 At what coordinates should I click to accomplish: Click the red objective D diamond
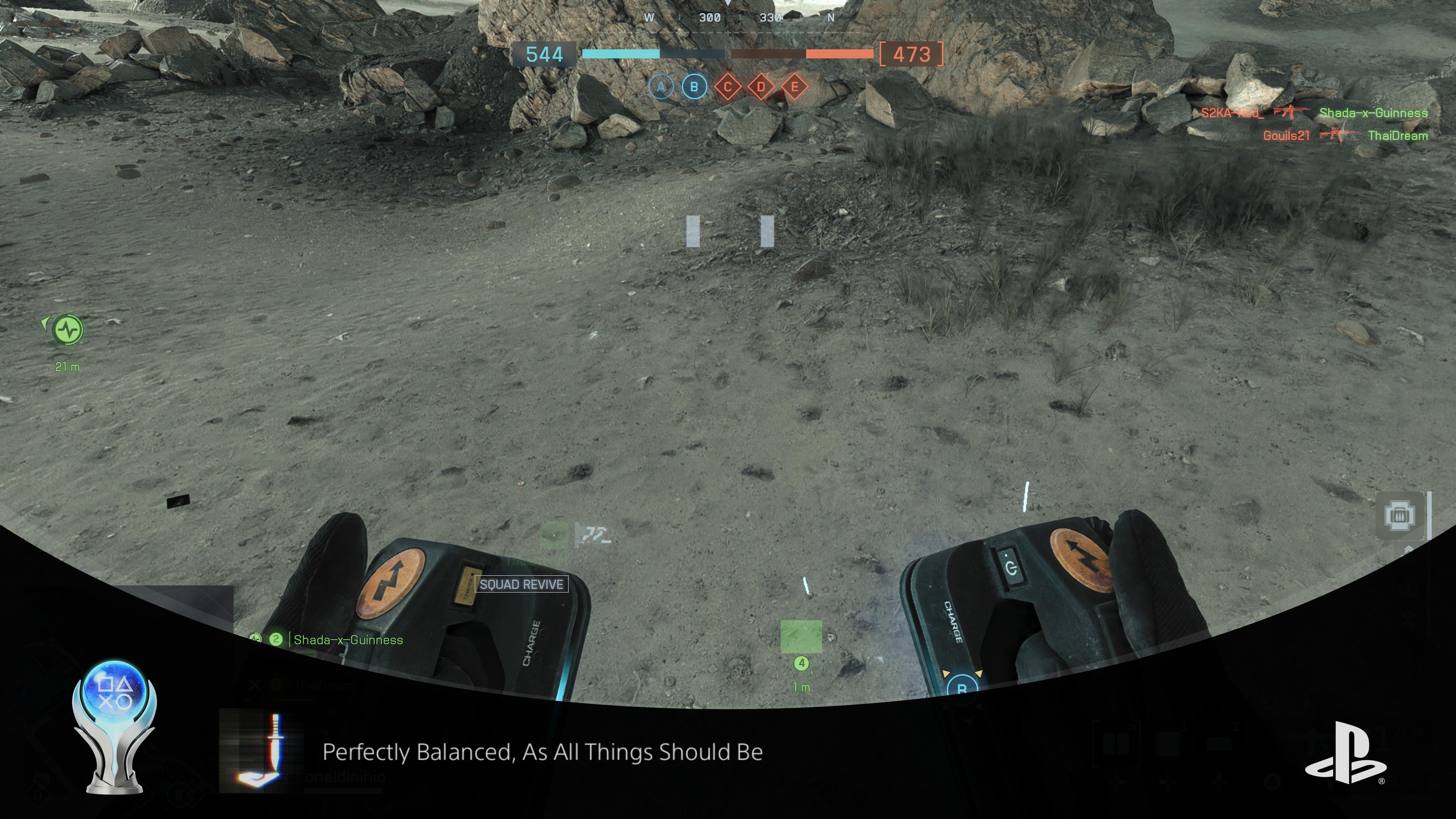pyautogui.click(x=761, y=87)
